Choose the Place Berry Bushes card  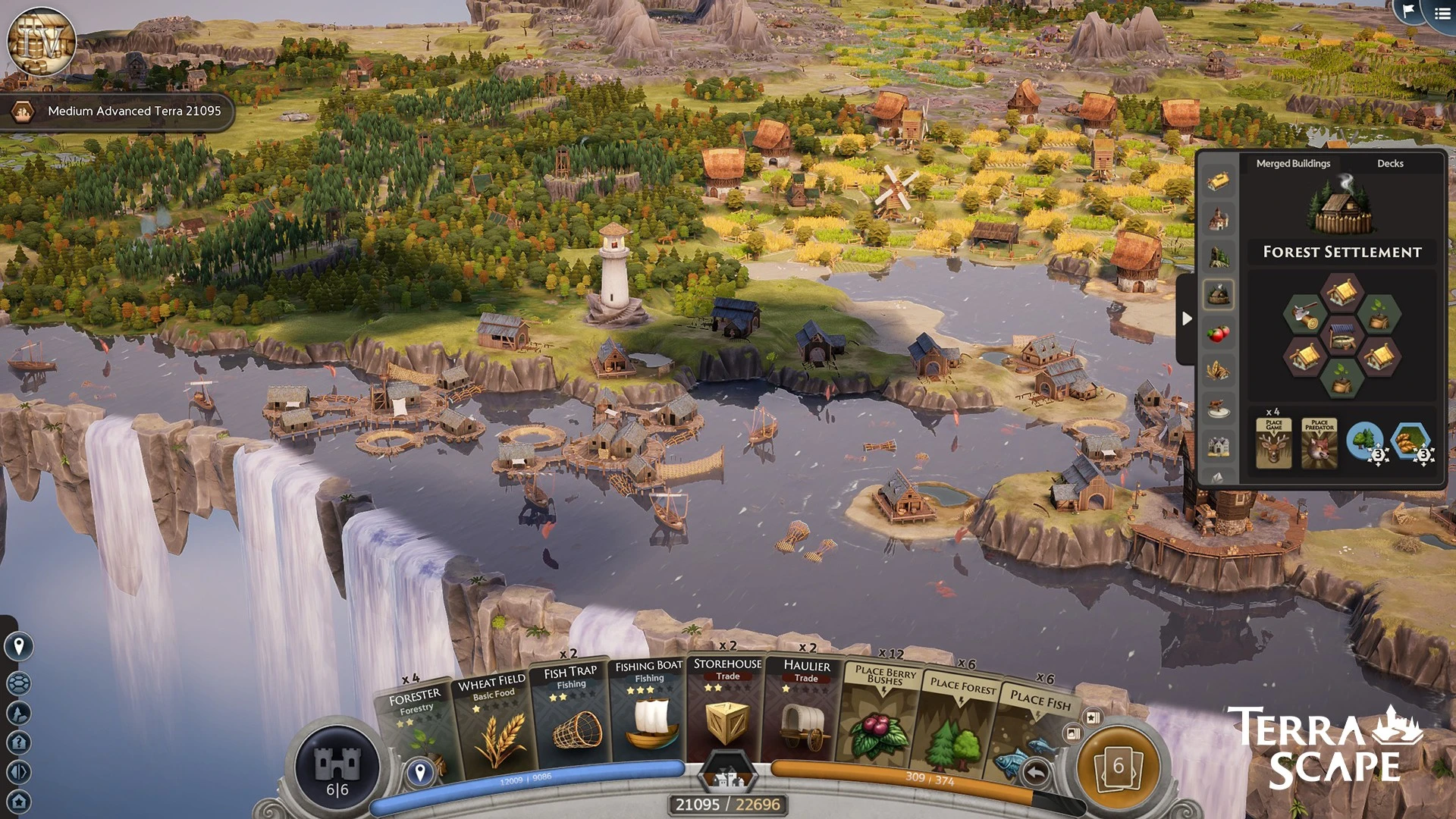[x=880, y=717]
